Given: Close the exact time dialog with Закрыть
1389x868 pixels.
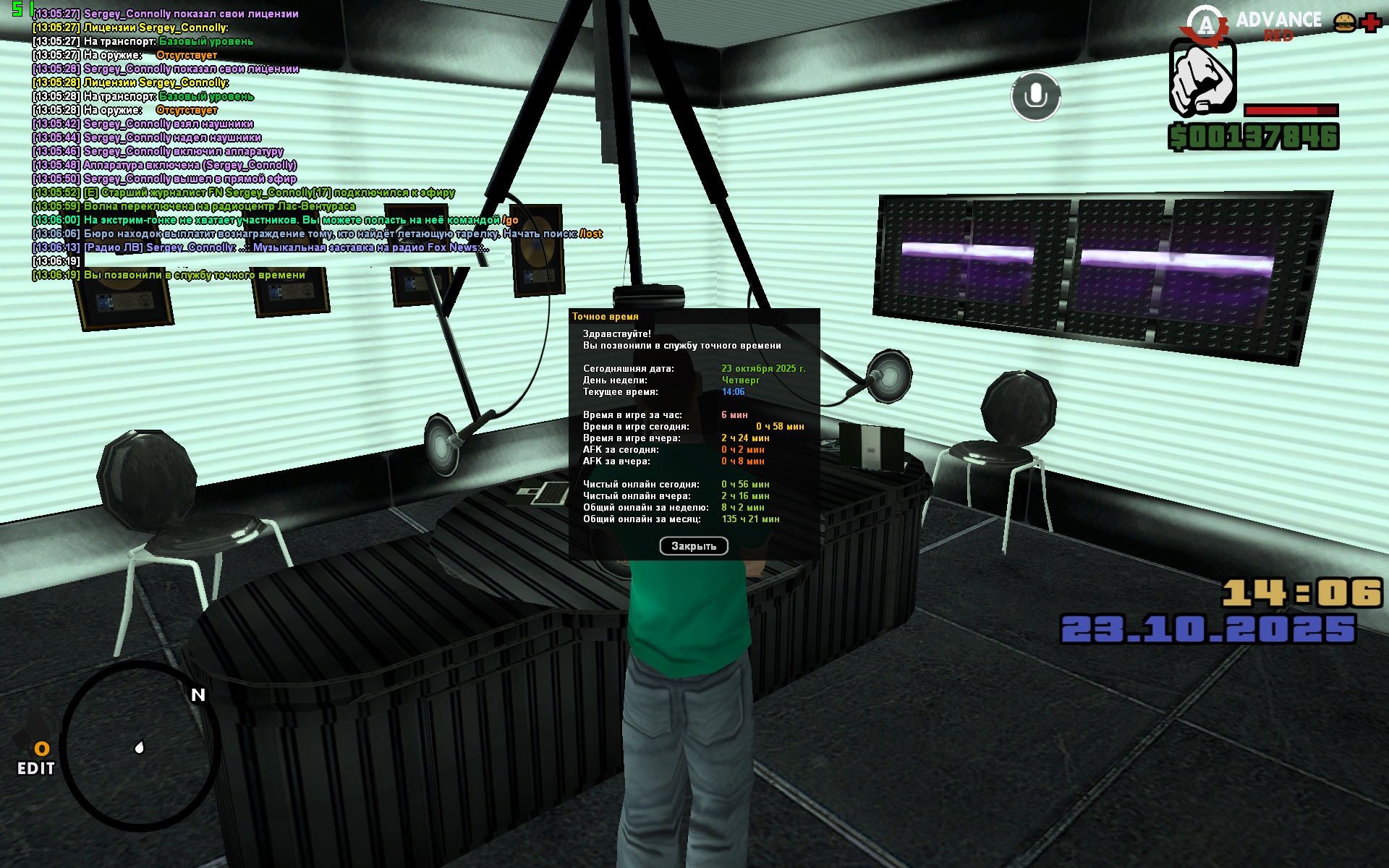Looking at the screenshot, I should click(693, 546).
